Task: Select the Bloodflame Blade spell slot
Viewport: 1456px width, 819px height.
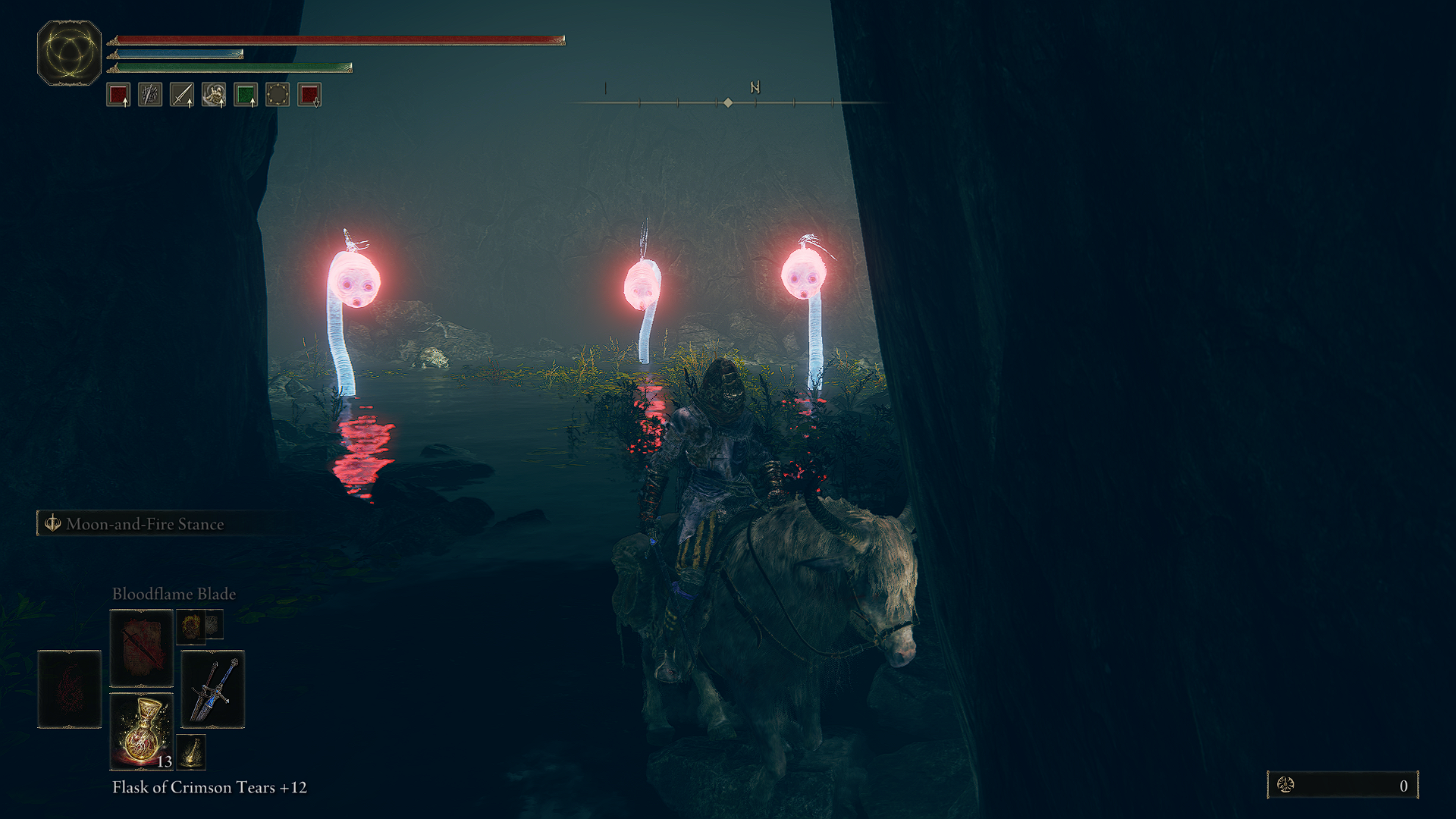Action: click(142, 648)
